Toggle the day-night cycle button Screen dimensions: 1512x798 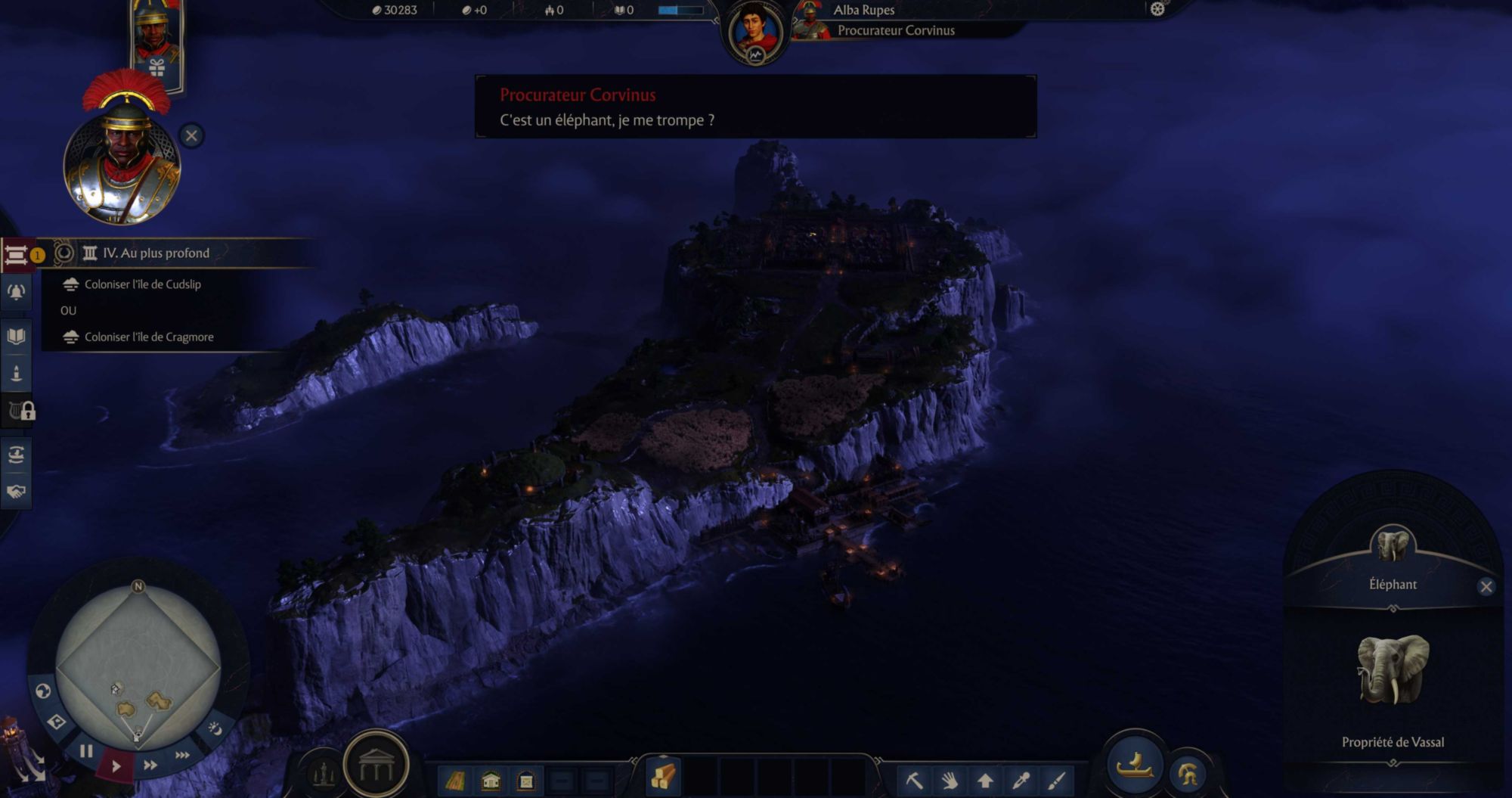click(x=215, y=728)
